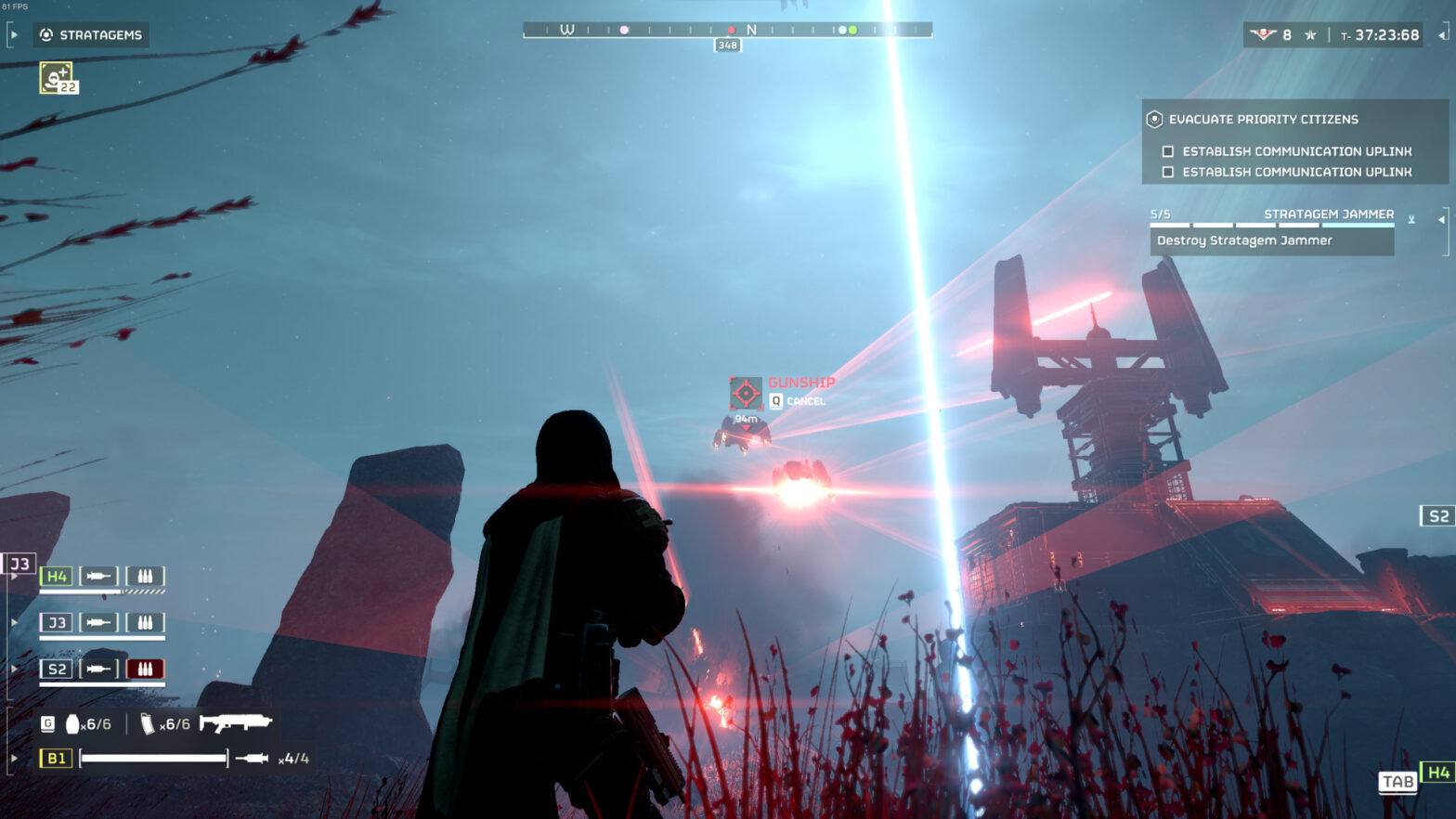Open the Evacuate Priority Citizens objective
Viewport: 1456px width, 819px height.
(x=1263, y=119)
